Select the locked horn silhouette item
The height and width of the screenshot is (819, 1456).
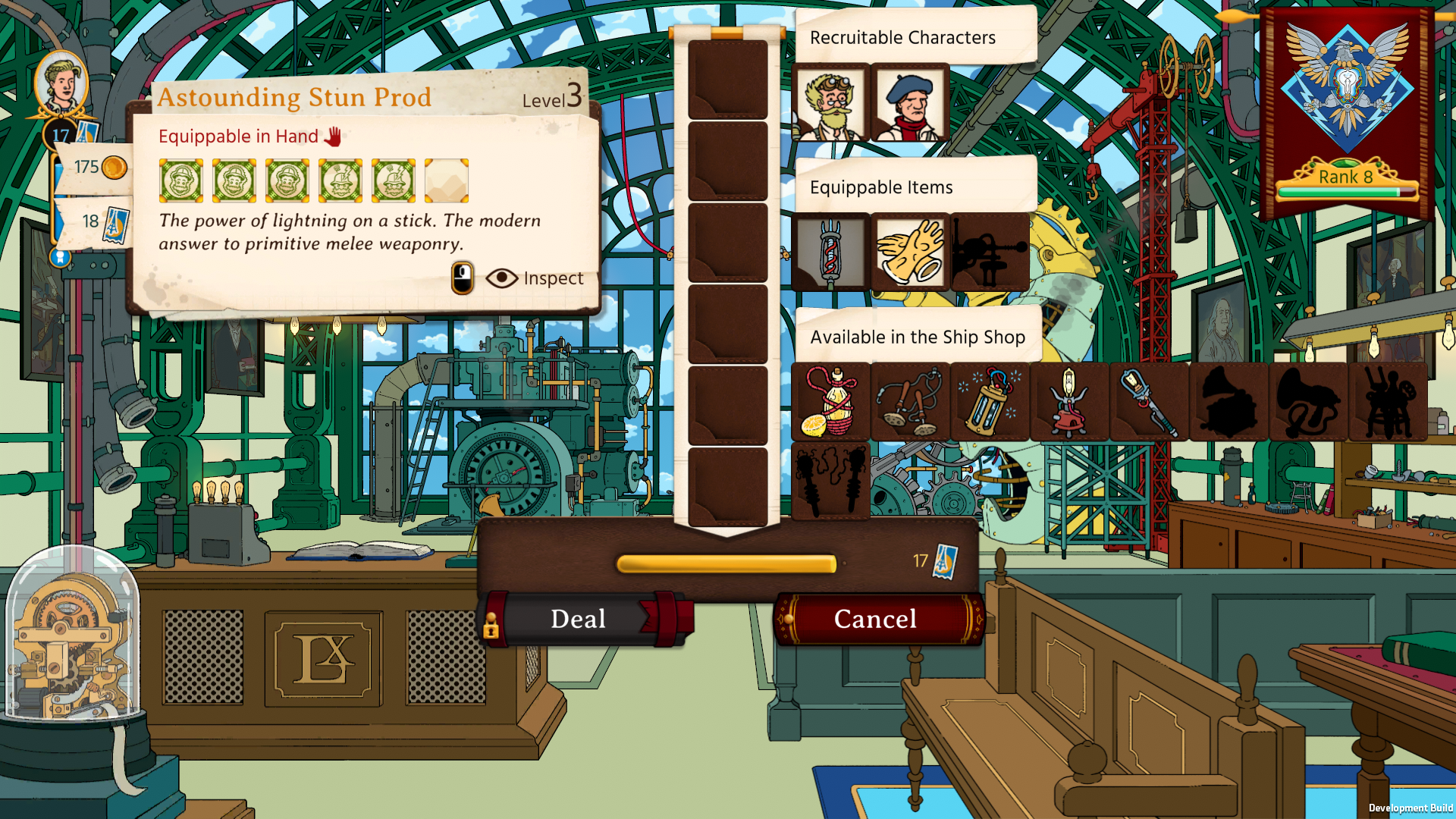[x=1308, y=402]
